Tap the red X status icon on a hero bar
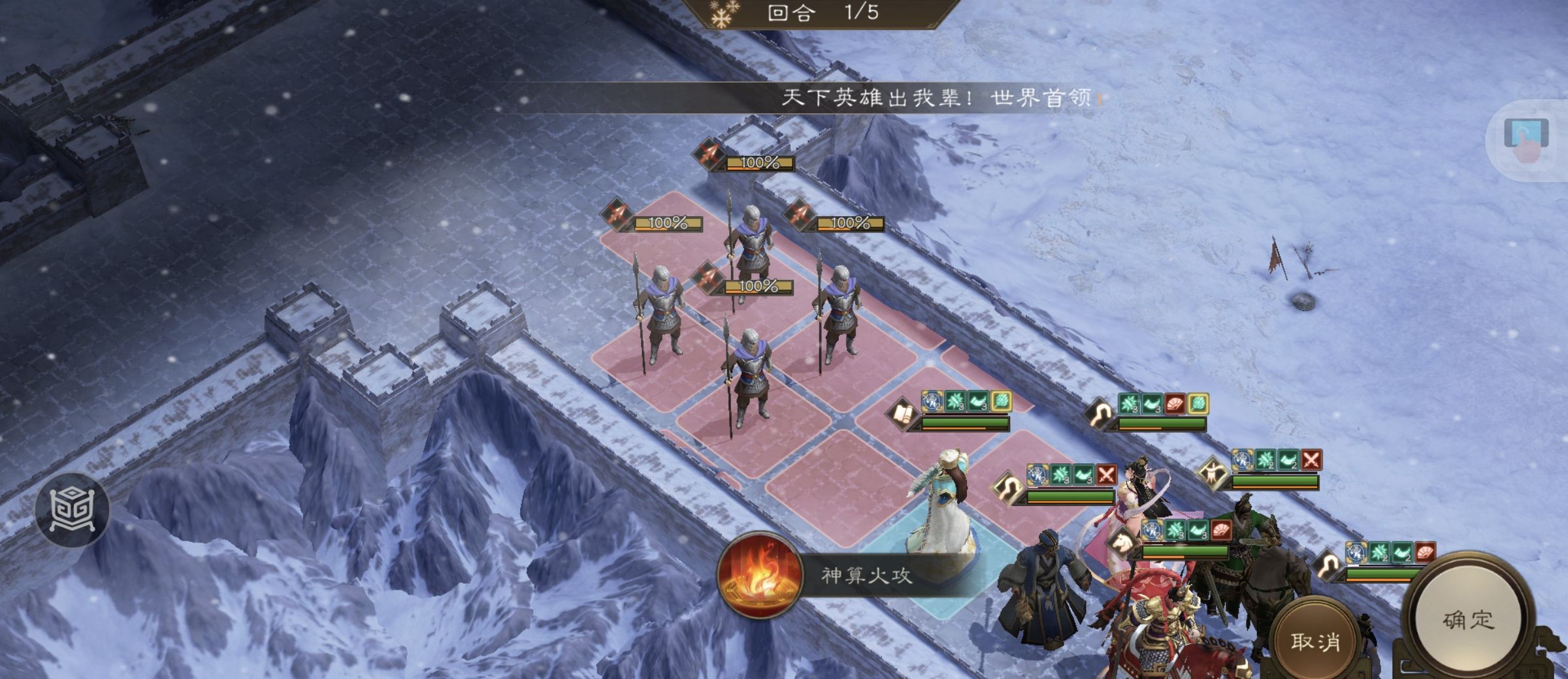 coord(1107,475)
